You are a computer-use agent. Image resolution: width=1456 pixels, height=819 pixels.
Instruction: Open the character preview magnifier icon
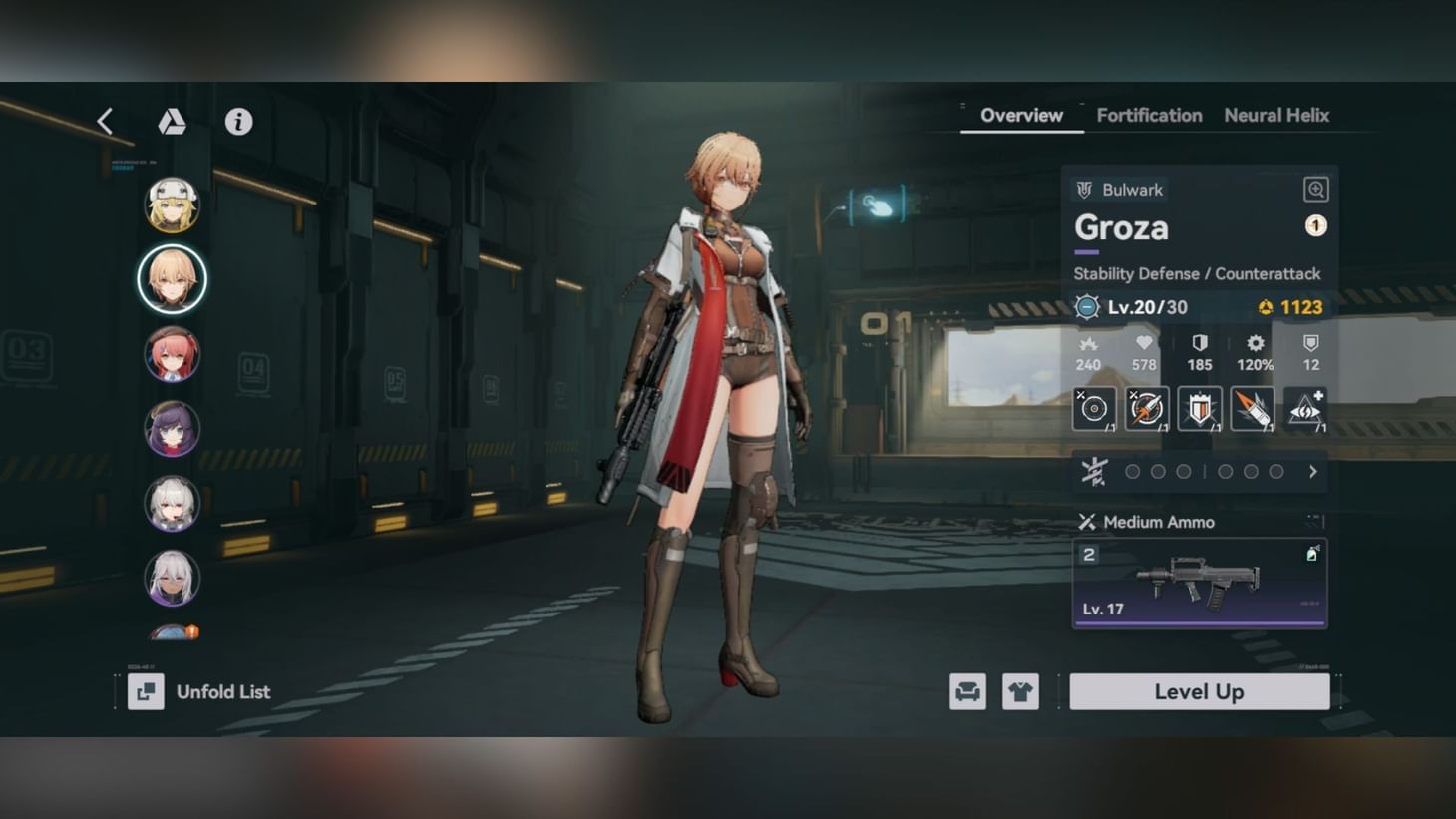pos(1315,189)
